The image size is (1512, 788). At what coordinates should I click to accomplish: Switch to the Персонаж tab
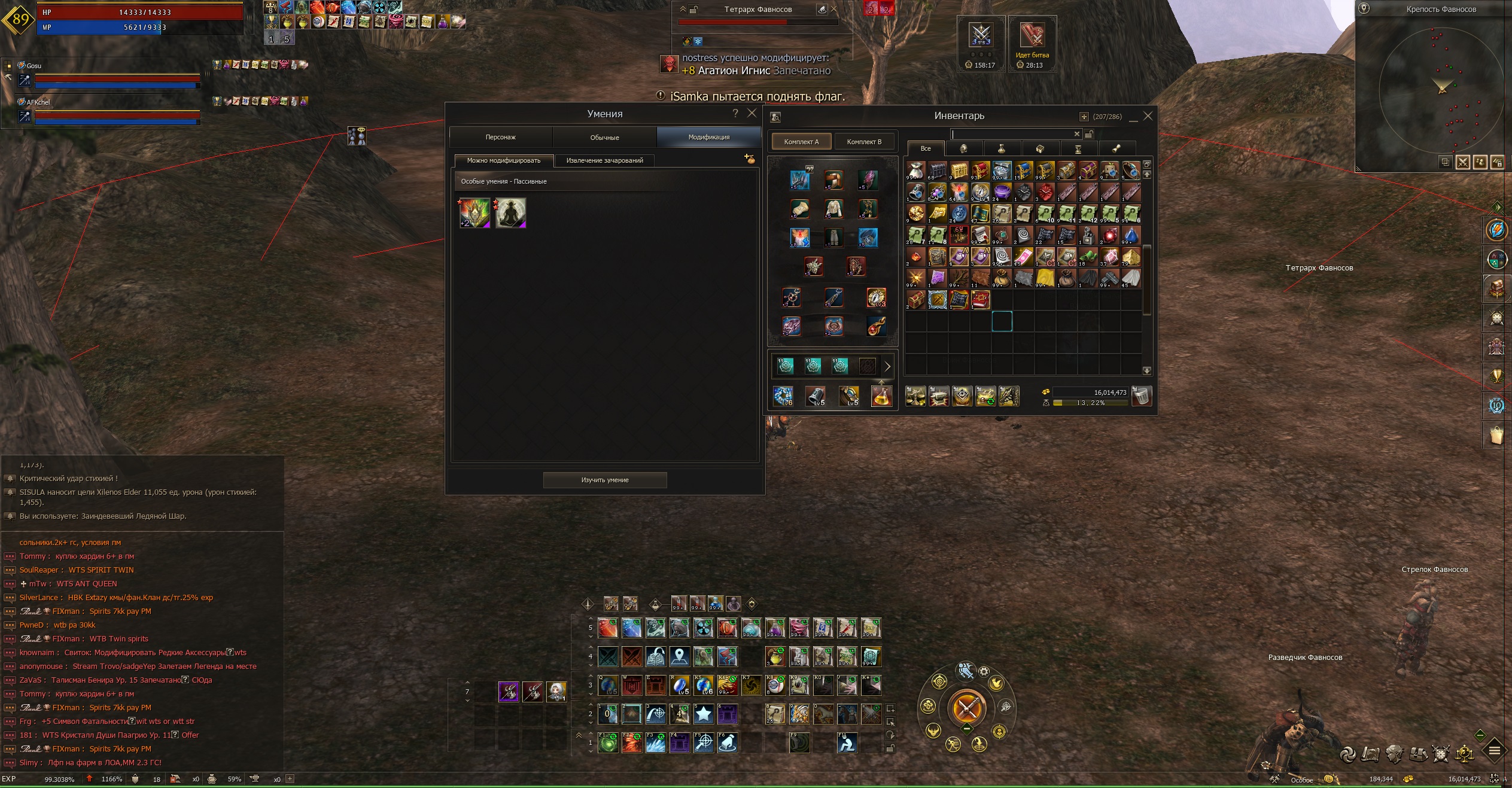click(x=500, y=137)
